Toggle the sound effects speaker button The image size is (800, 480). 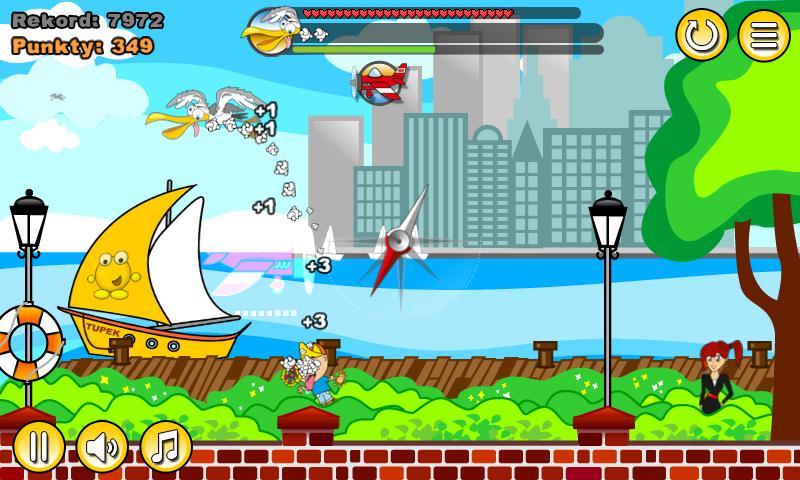(102, 446)
